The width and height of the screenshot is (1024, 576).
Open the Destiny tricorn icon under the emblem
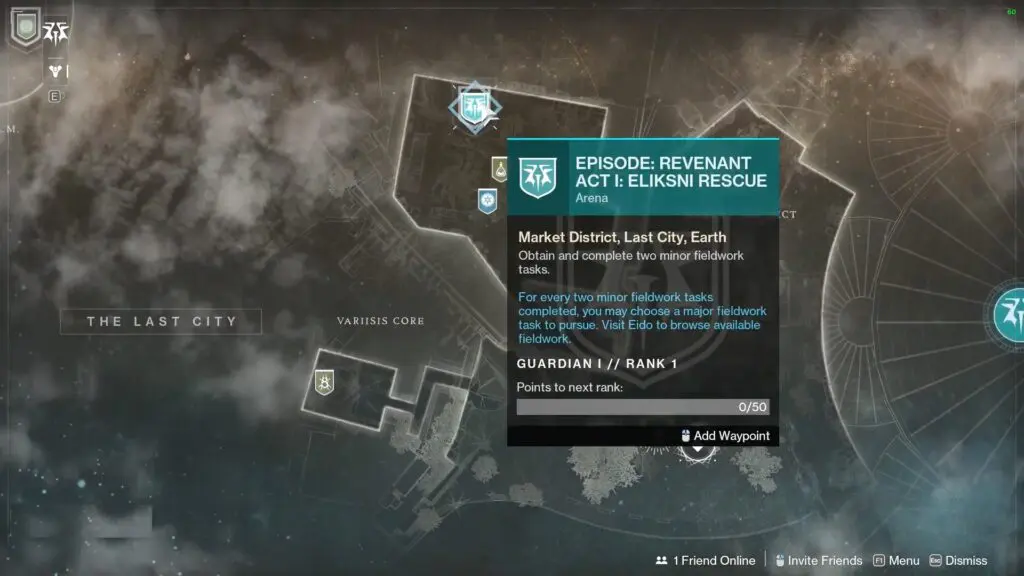(x=56, y=71)
